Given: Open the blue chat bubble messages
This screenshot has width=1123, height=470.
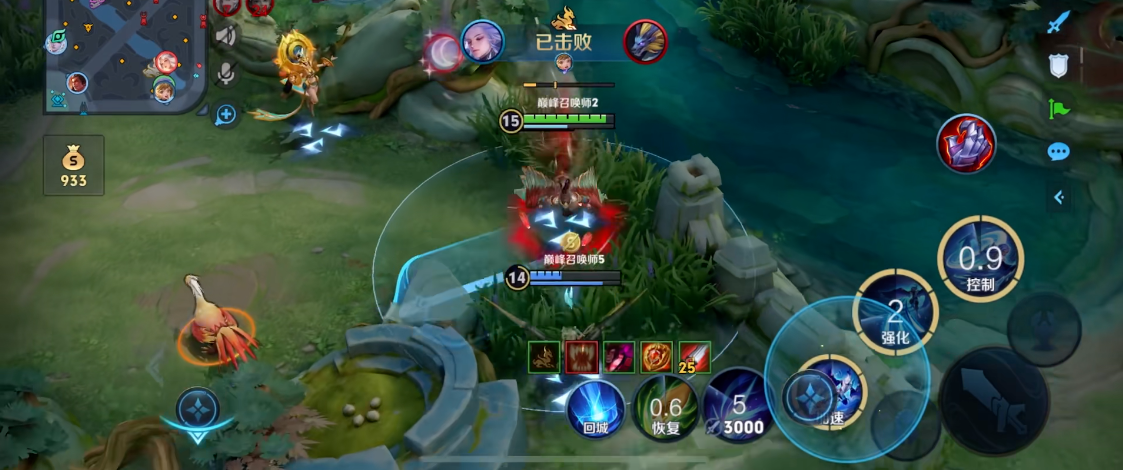Looking at the screenshot, I should coord(1058,152).
